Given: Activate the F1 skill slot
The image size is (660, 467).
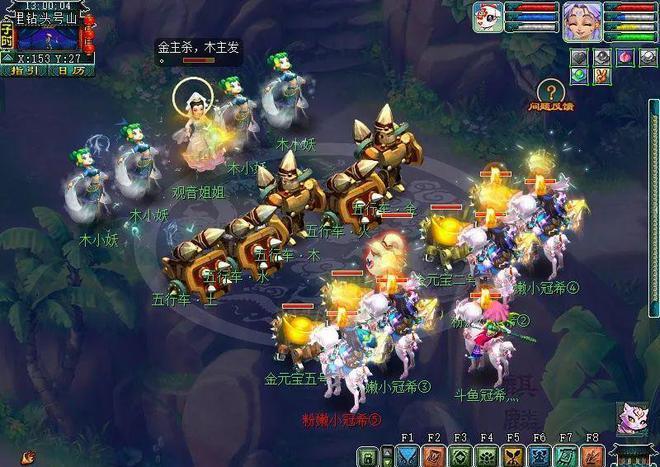Looking at the screenshot, I should [x=407, y=456].
